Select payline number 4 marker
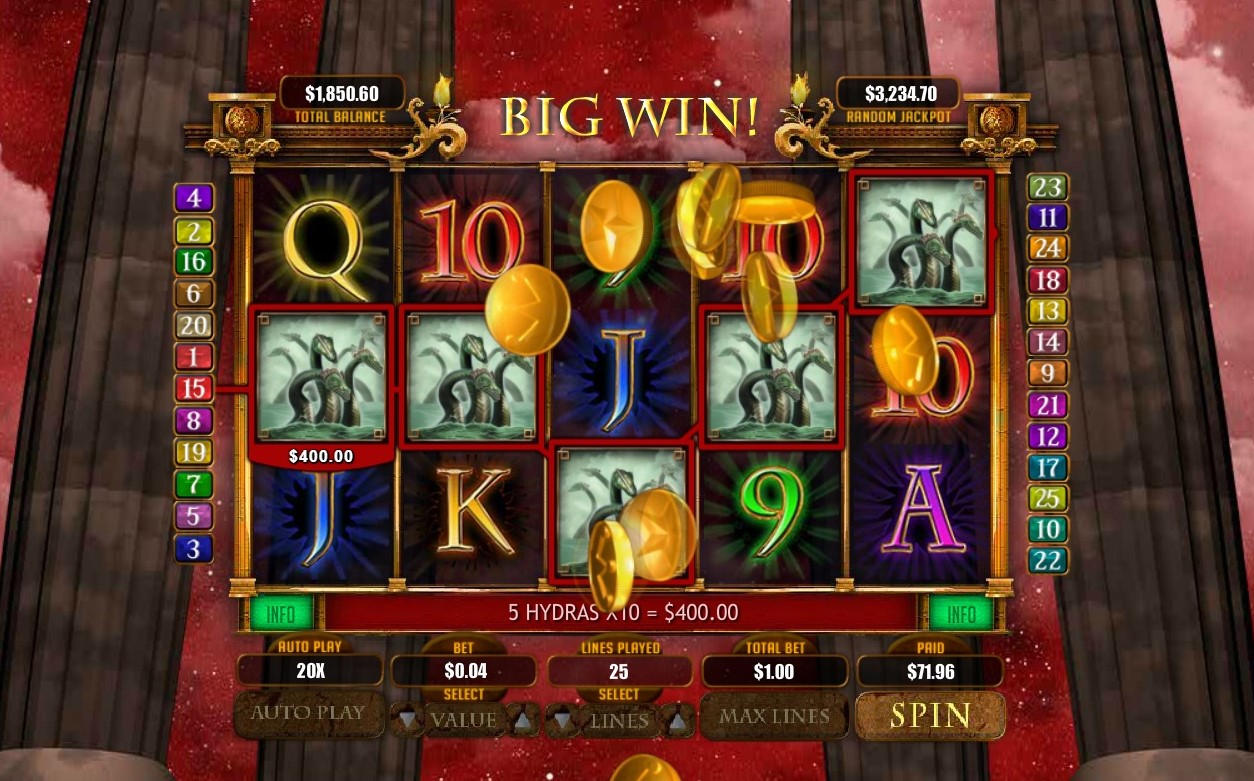Image resolution: width=1254 pixels, height=781 pixels. (x=194, y=198)
